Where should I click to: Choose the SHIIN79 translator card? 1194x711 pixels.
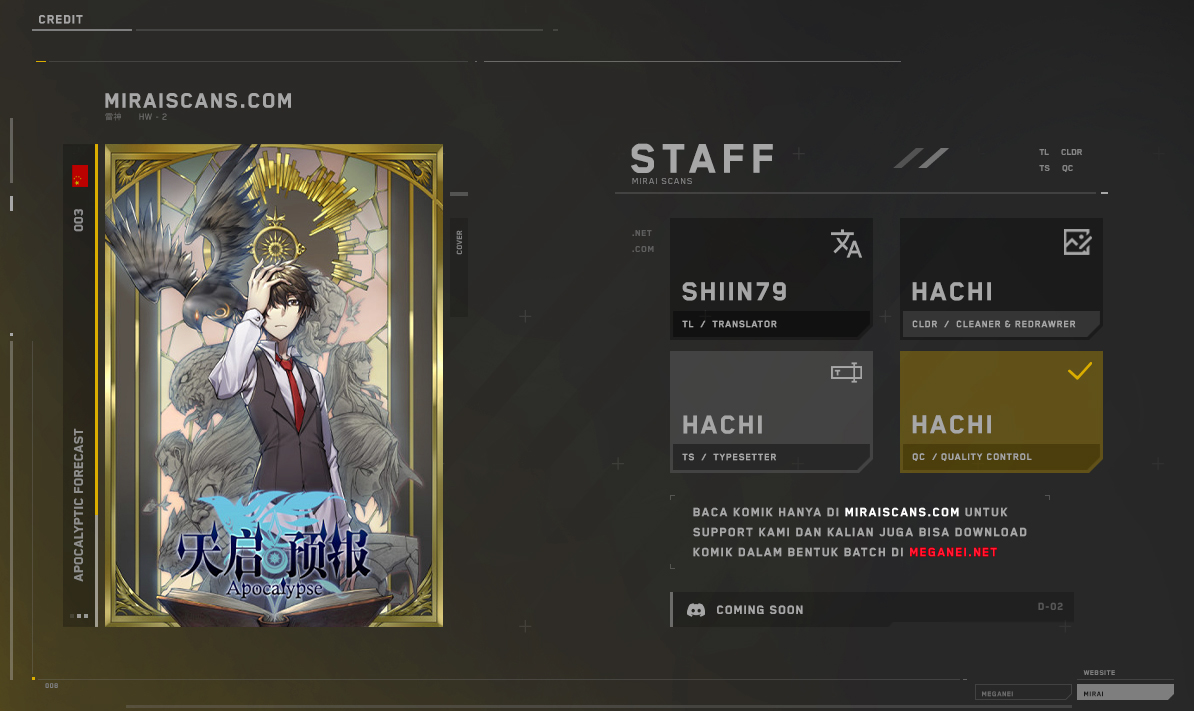pyautogui.click(x=771, y=278)
